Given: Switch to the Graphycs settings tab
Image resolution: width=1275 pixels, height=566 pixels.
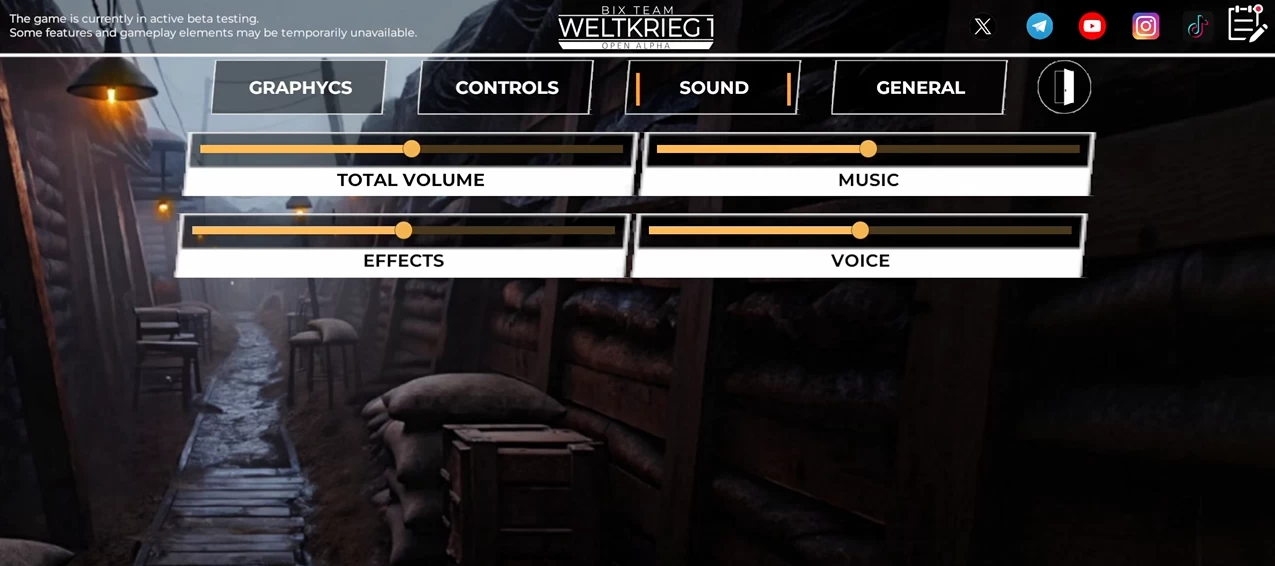Looking at the screenshot, I should point(300,88).
